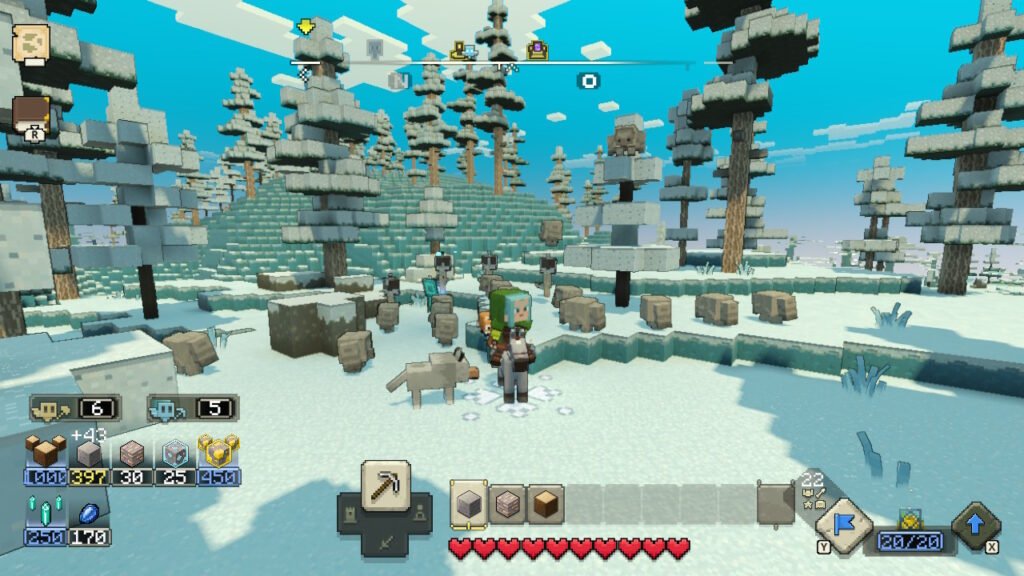Click the blue up-arrow action button

[975, 522]
